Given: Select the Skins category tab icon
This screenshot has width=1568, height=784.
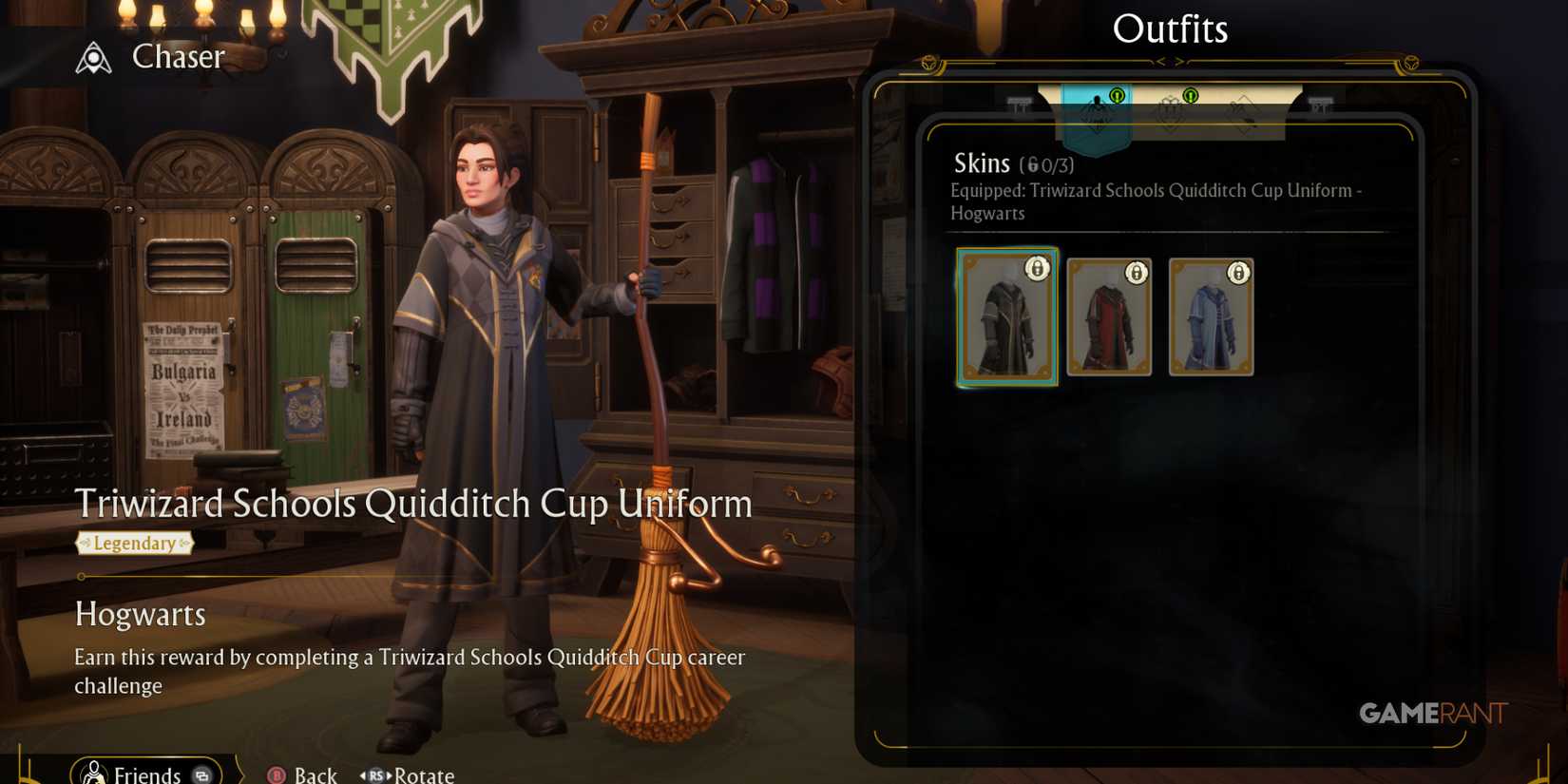Looking at the screenshot, I should 1098,109.
